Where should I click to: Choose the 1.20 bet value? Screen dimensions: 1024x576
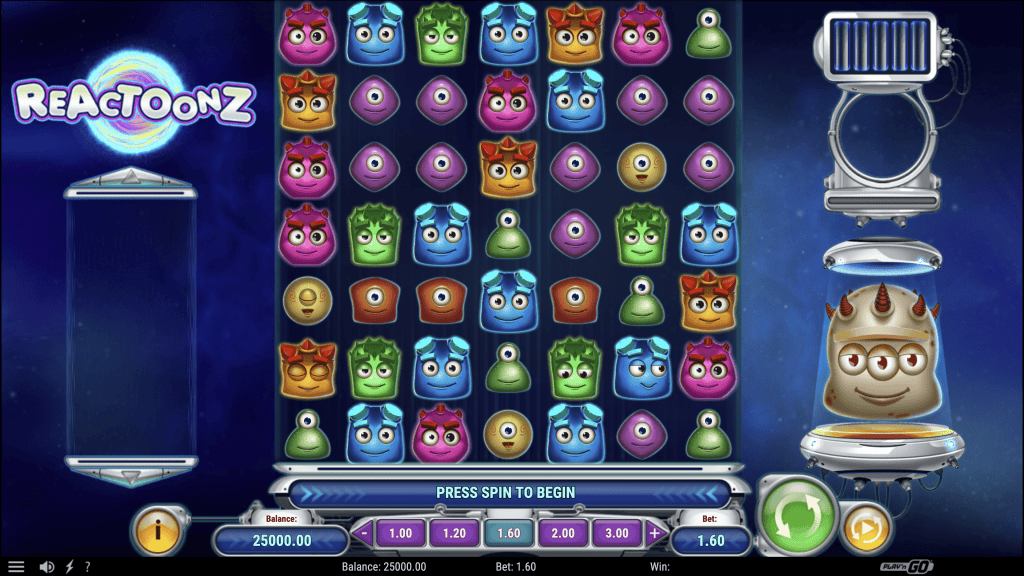454,533
